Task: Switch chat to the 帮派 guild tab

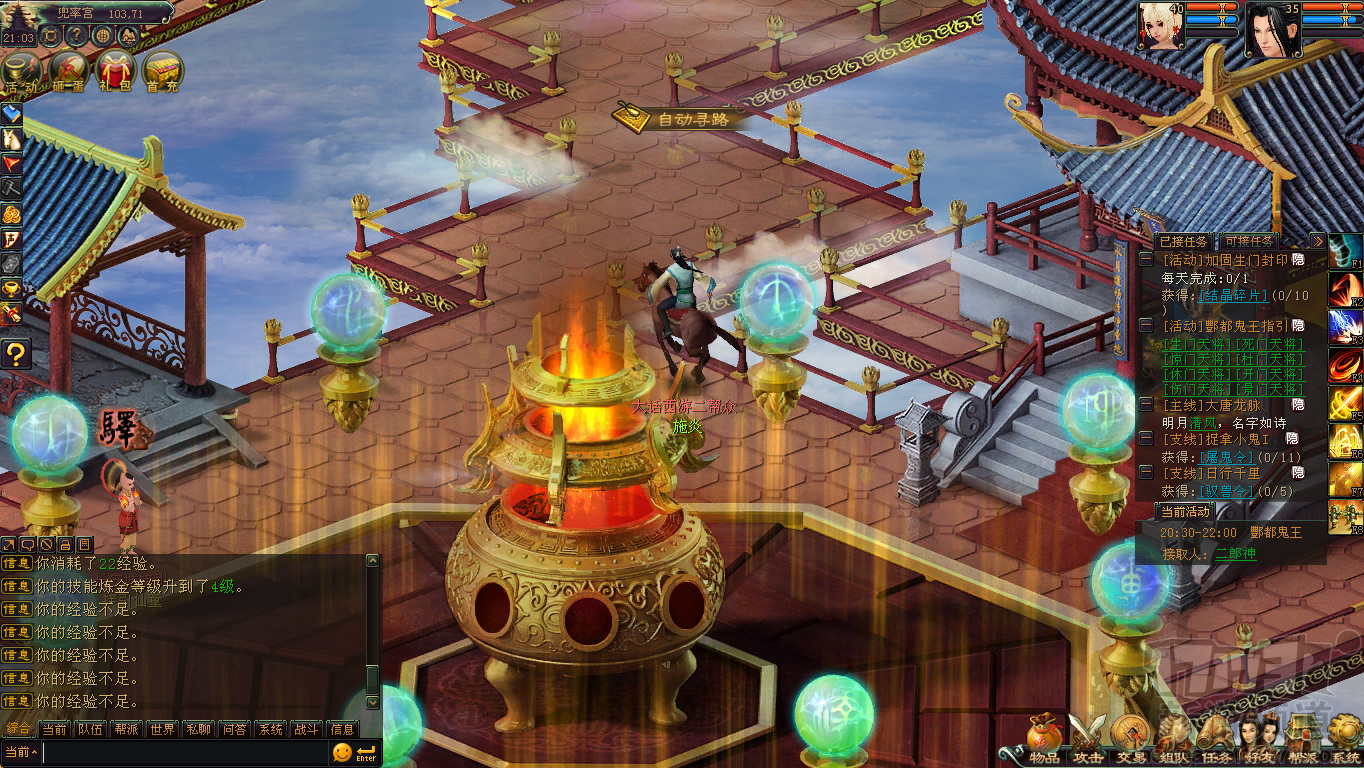Action: (x=126, y=729)
